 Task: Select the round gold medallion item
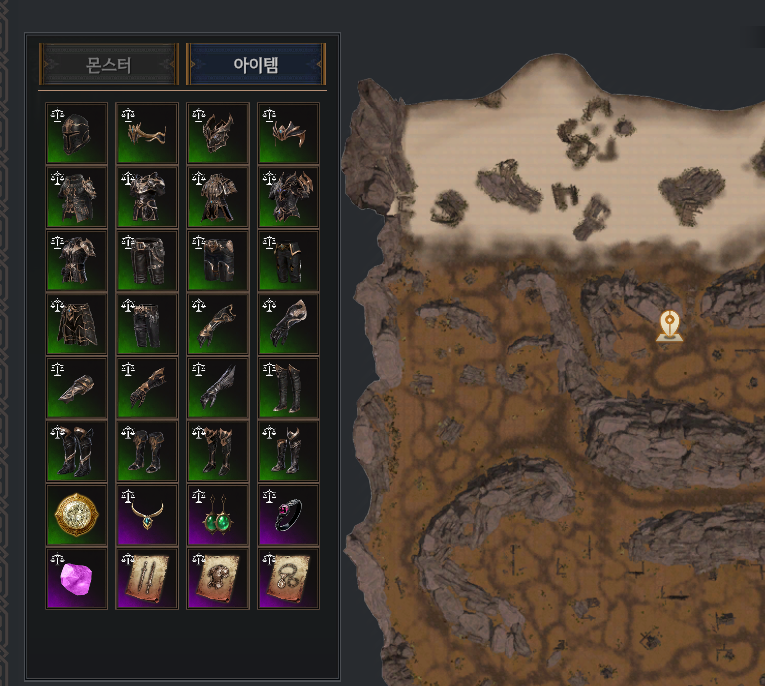77,515
